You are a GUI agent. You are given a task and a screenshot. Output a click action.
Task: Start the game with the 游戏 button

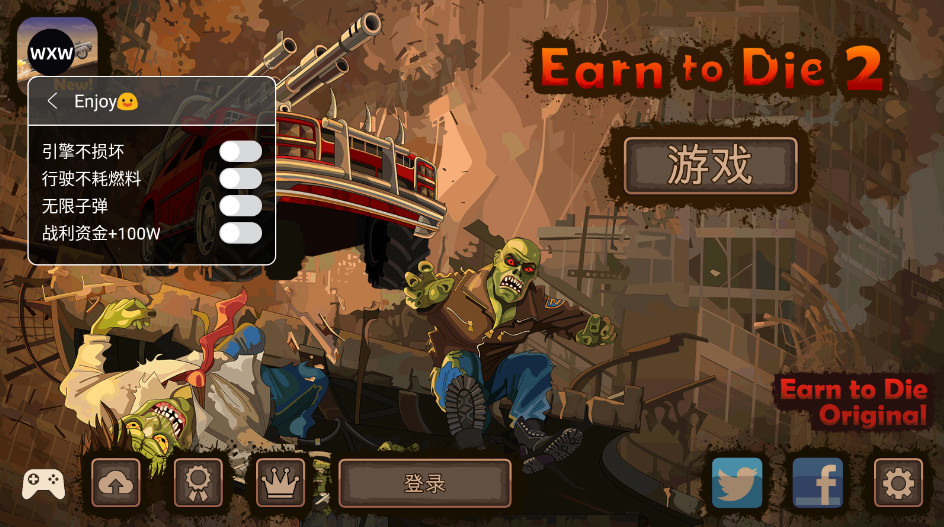(710, 165)
